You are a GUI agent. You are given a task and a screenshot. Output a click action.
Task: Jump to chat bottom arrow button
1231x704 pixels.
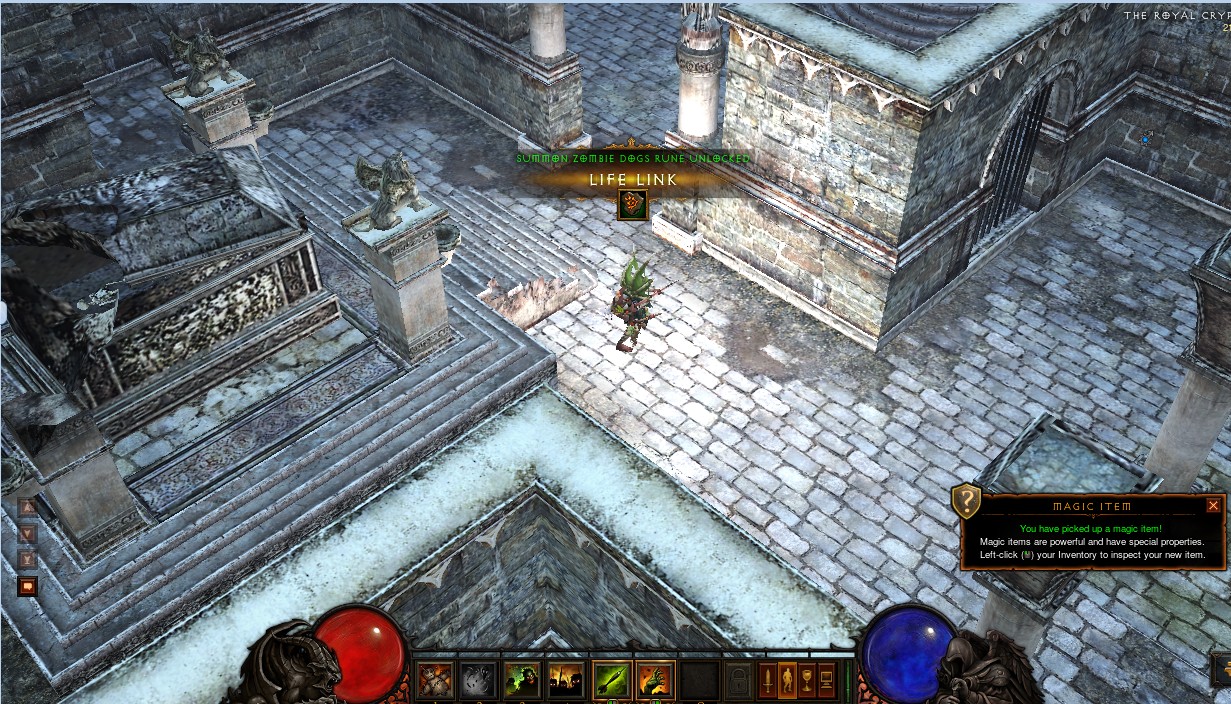28,559
